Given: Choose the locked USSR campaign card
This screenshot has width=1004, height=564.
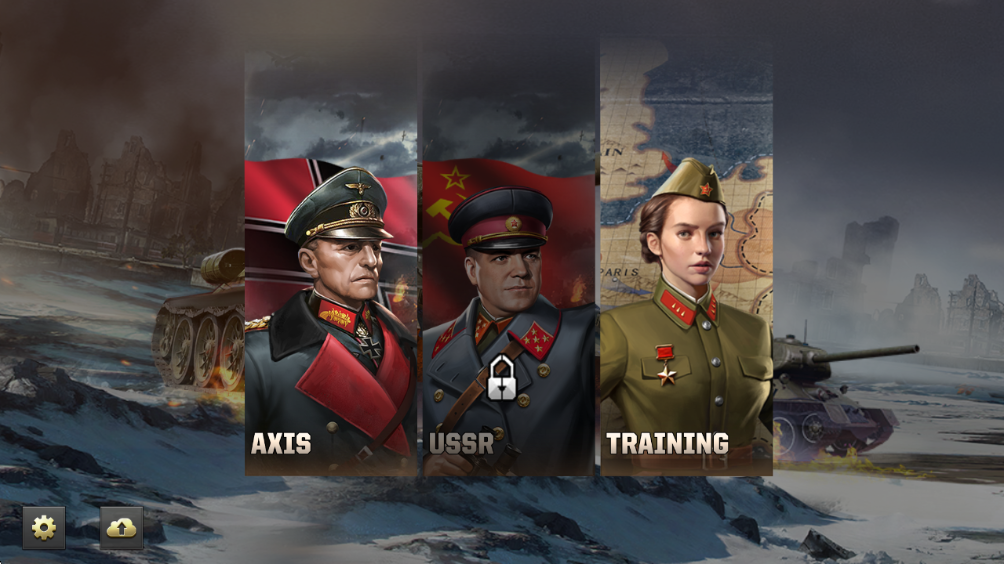Looking at the screenshot, I should pos(509,300).
